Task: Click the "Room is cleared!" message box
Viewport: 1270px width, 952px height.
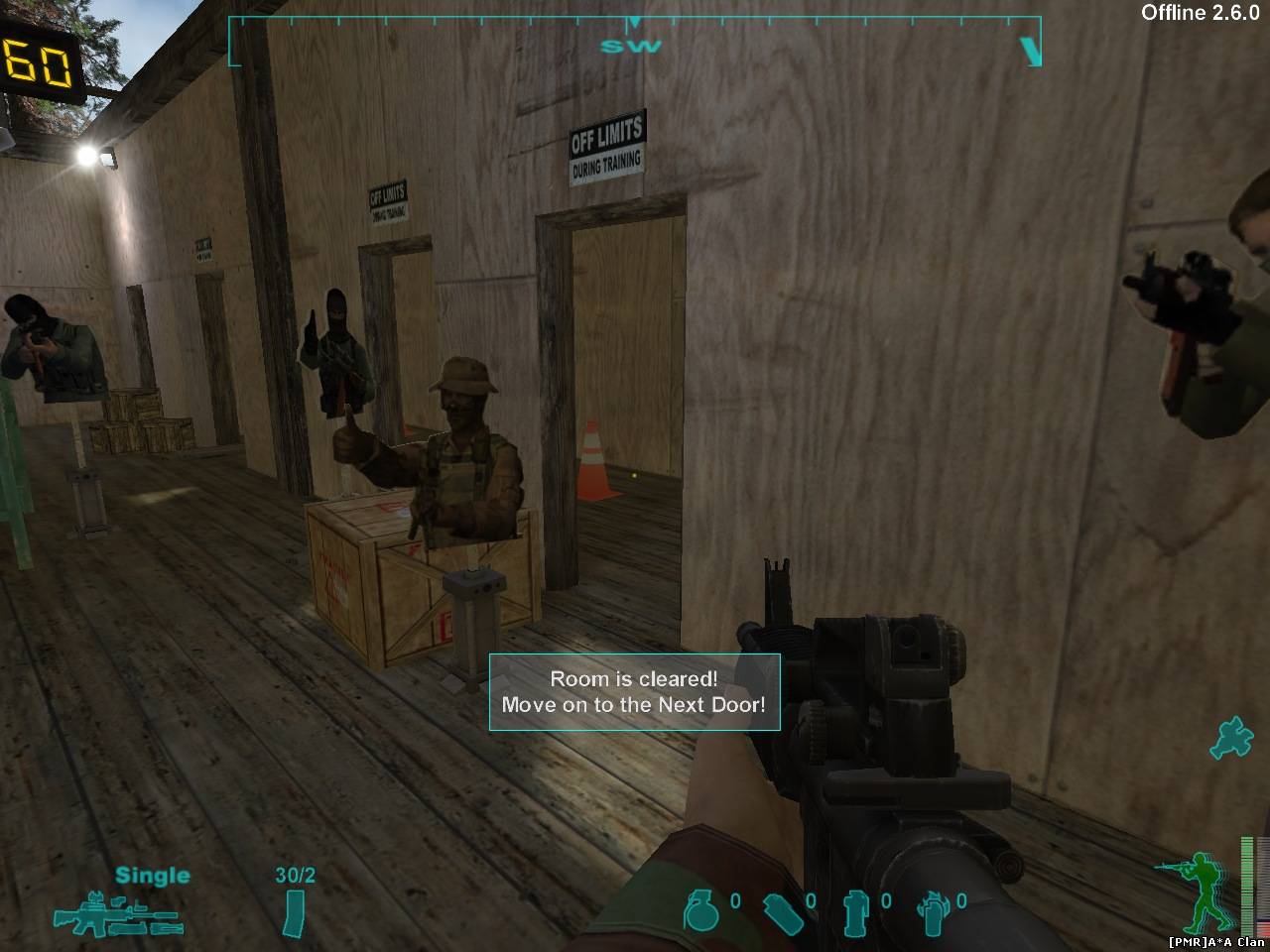Action: point(634,692)
